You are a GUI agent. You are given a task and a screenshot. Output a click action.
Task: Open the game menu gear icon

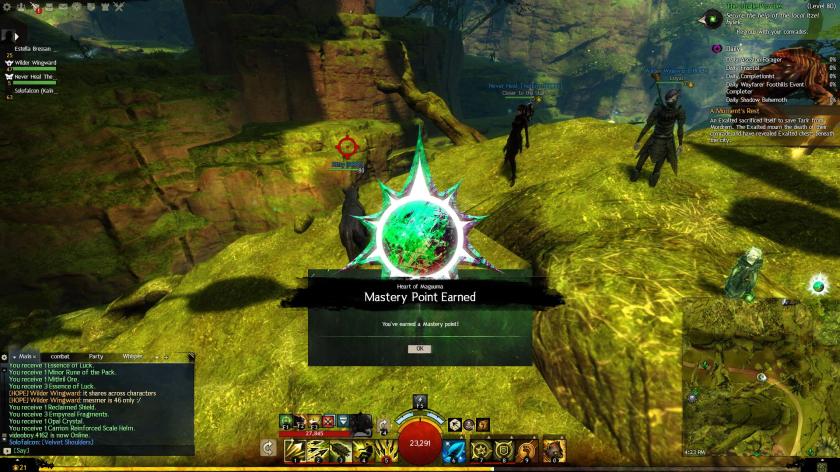[x=9, y=4]
